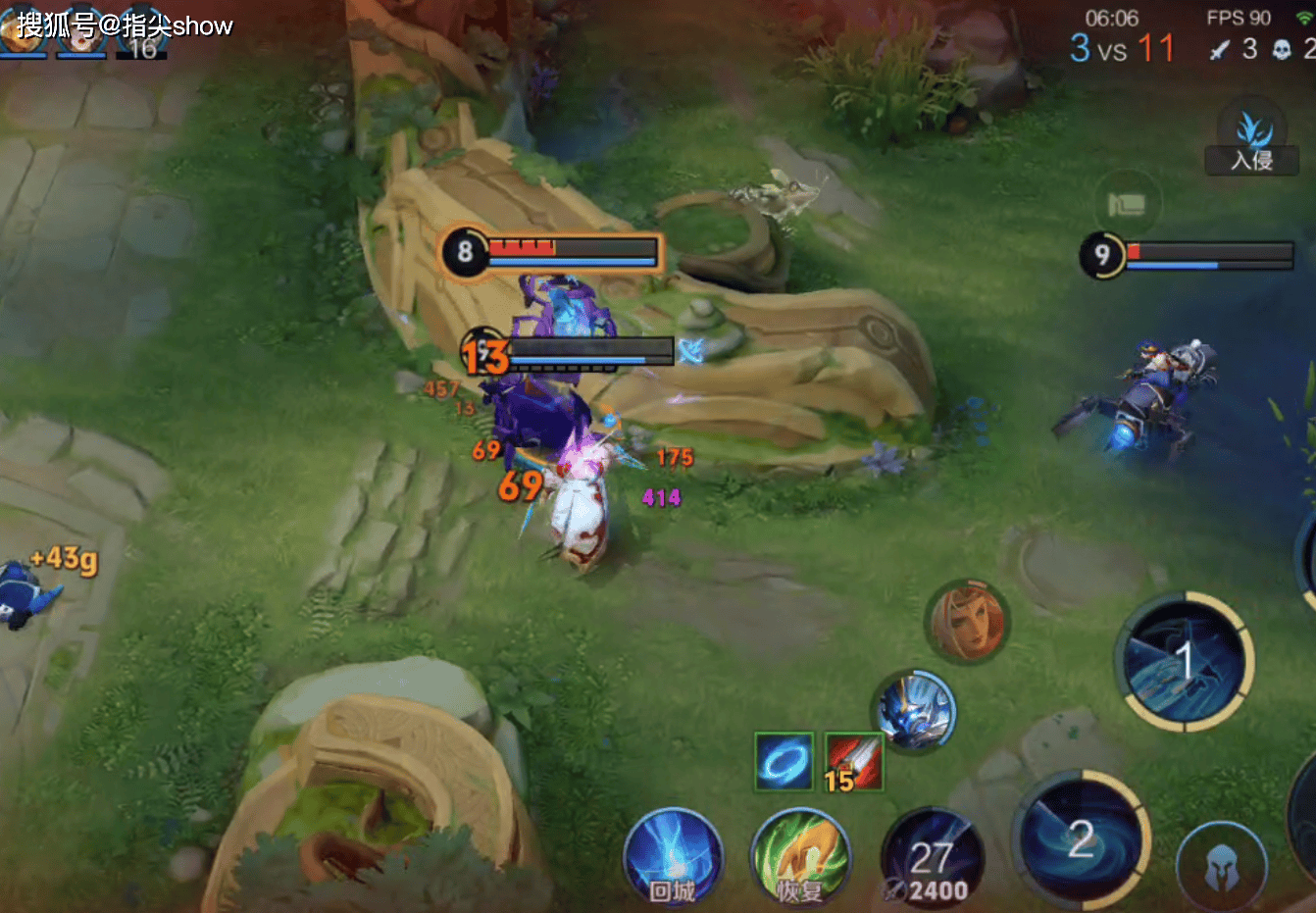Viewport: 1316px width, 913px height.
Task: Target the red-haired enemy hero portrait
Action: (968, 621)
